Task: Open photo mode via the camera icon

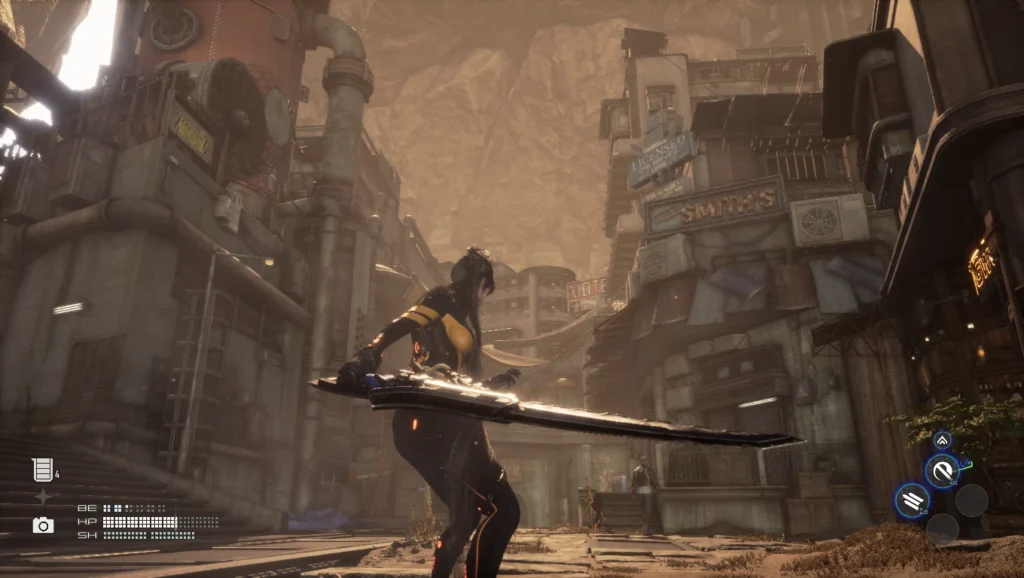Action: pos(43,525)
